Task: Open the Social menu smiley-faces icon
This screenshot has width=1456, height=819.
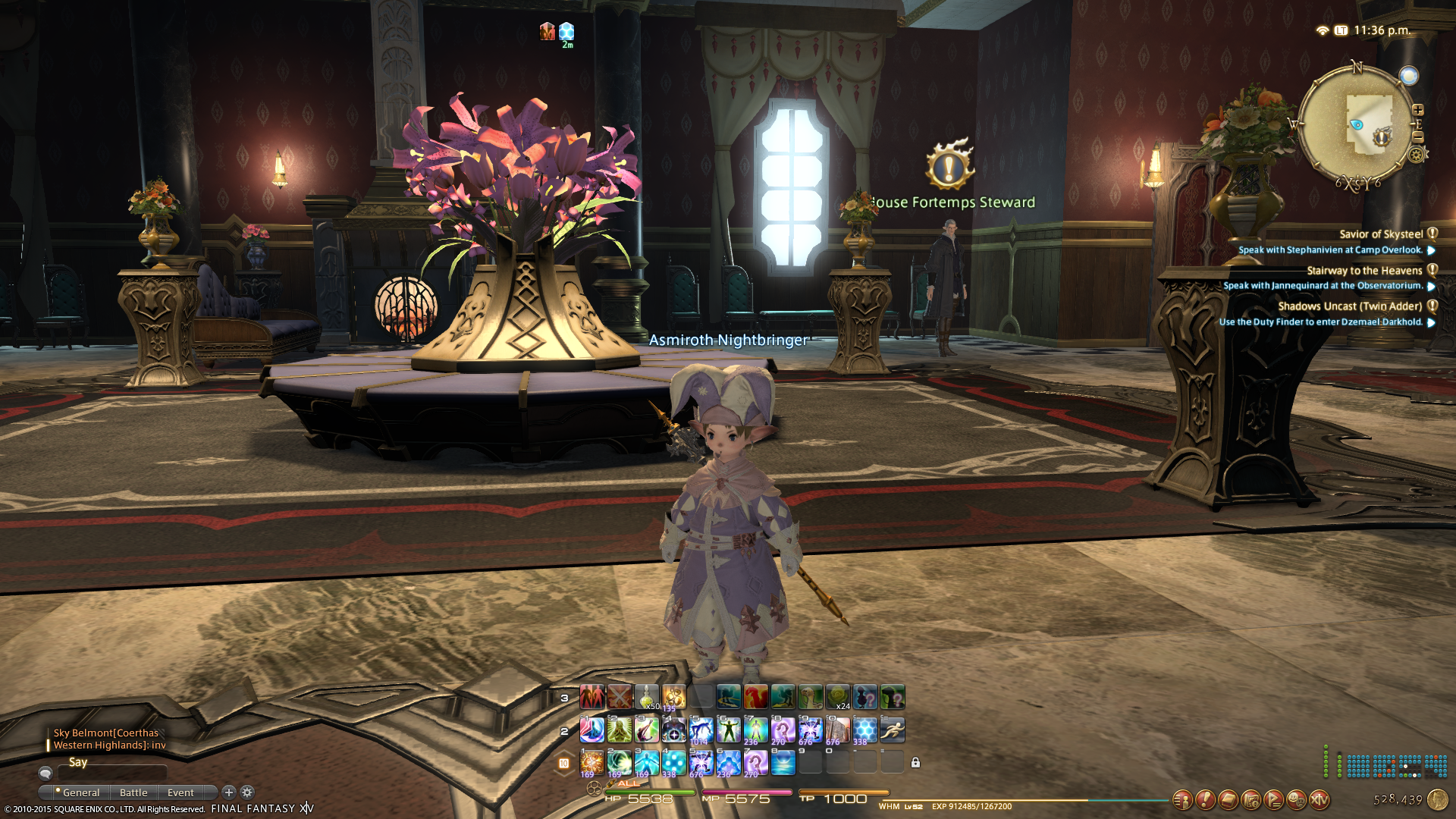Action: [x=1297, y=799]
